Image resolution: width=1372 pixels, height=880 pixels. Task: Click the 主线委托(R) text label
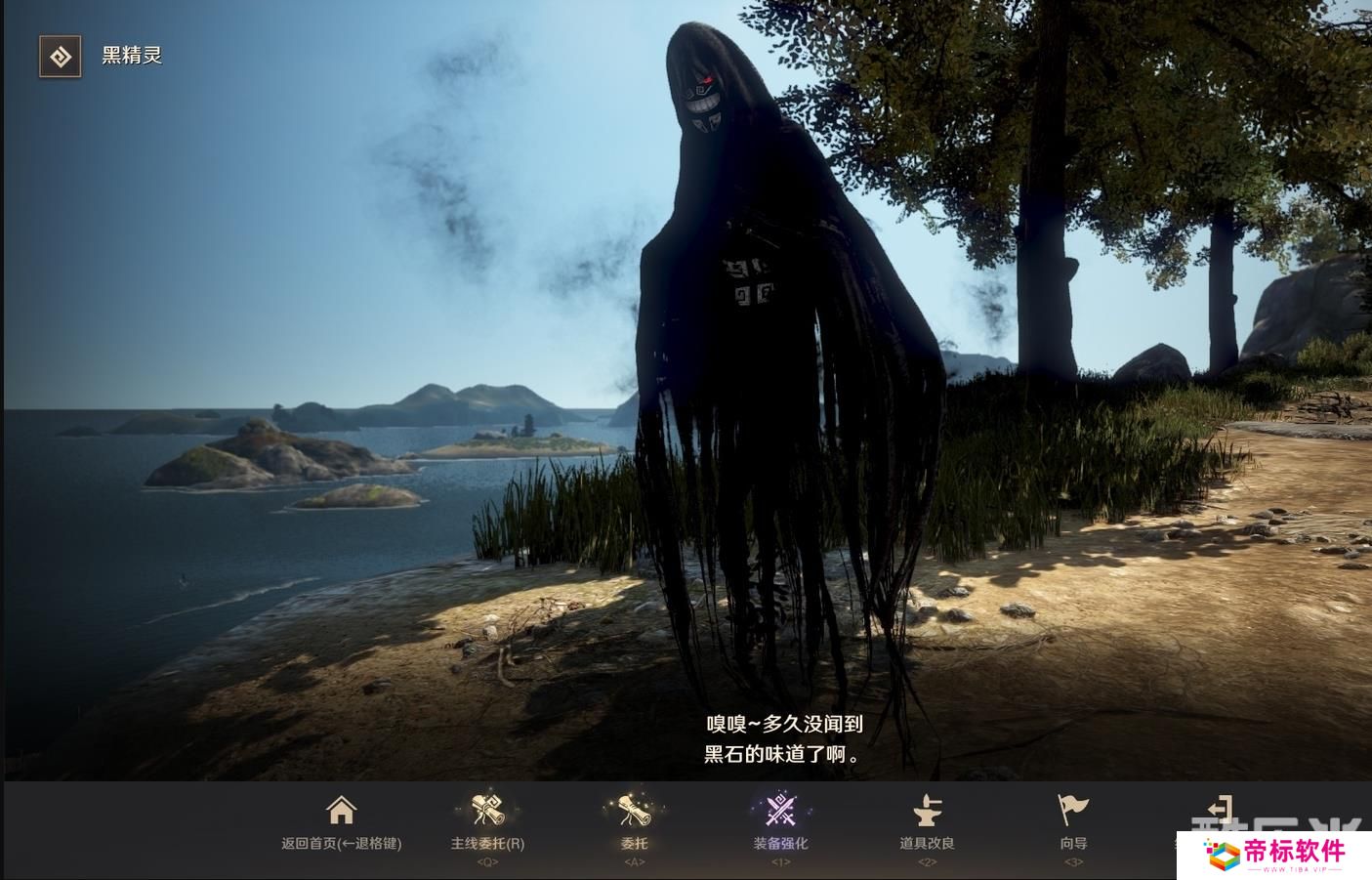click(x=487, y=844)
